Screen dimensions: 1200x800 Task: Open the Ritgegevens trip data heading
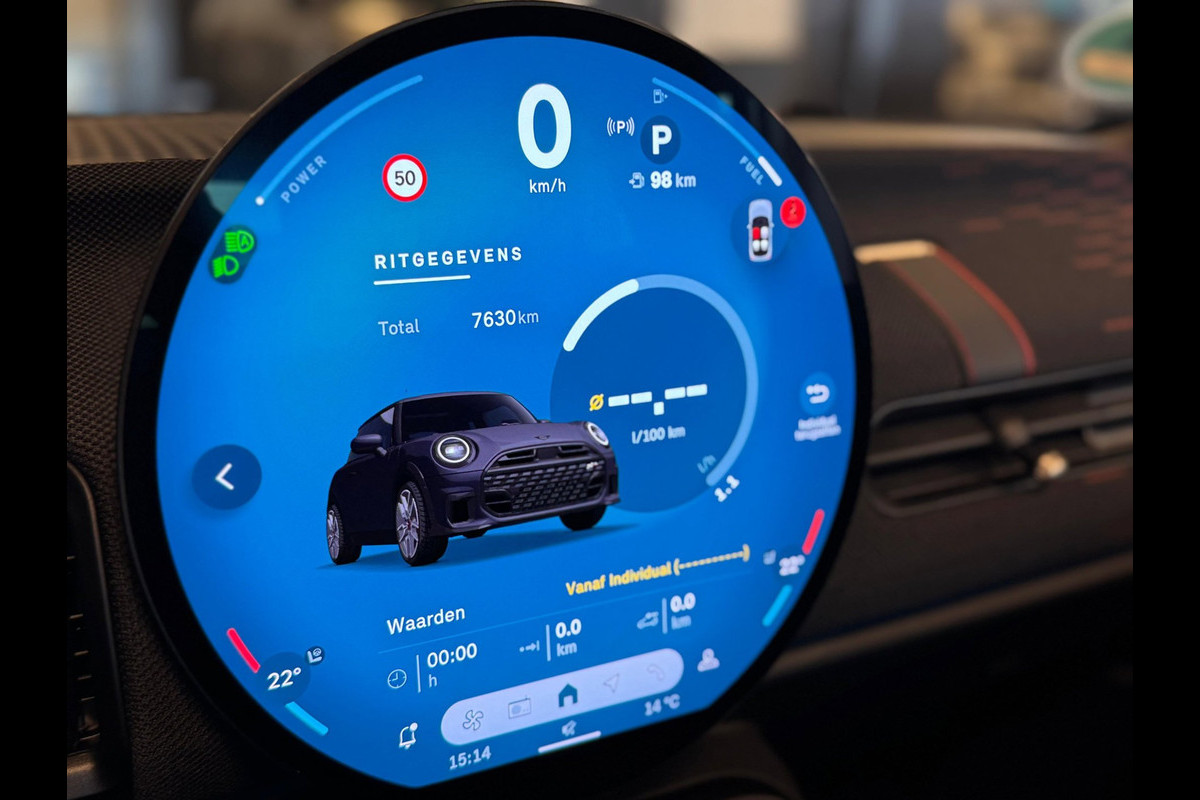tap(448, 259)
